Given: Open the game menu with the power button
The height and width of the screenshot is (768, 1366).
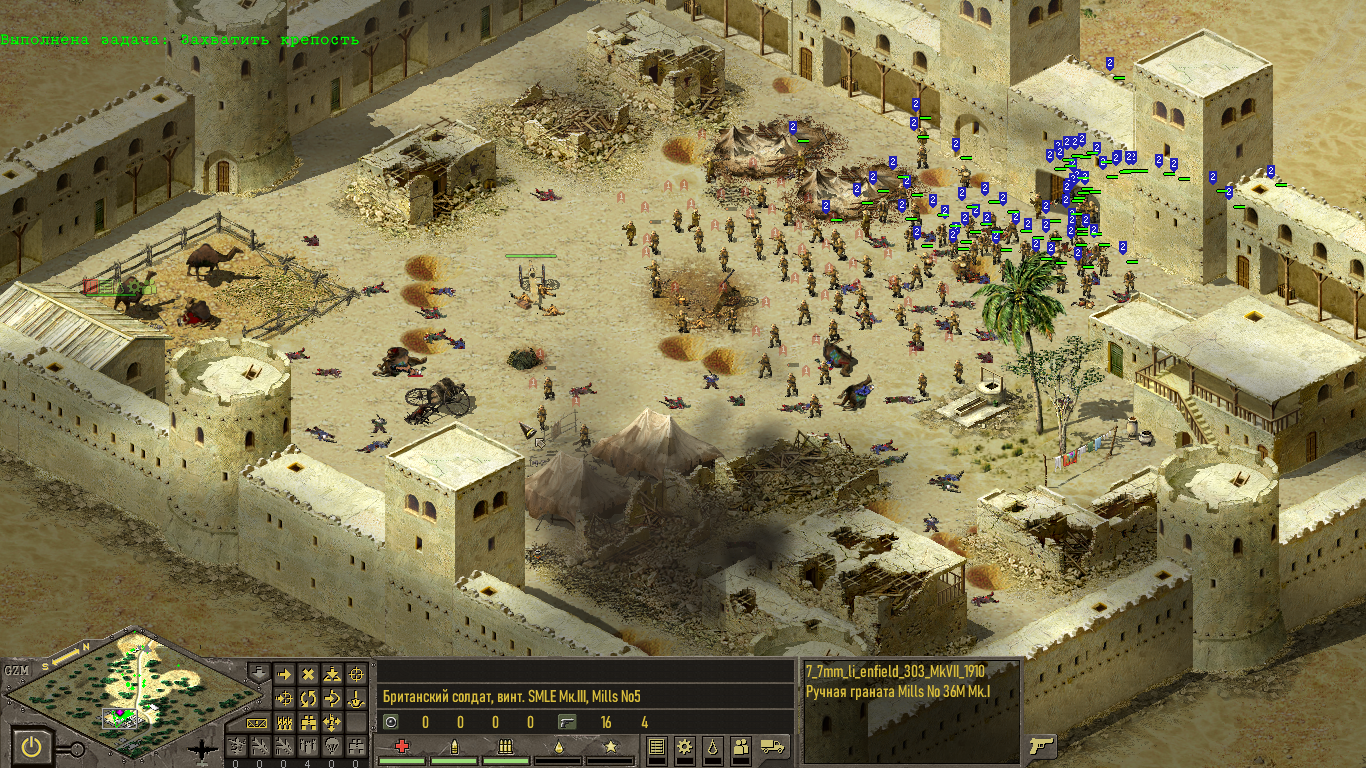Looking at the screenshot, I should pos(32,746).
